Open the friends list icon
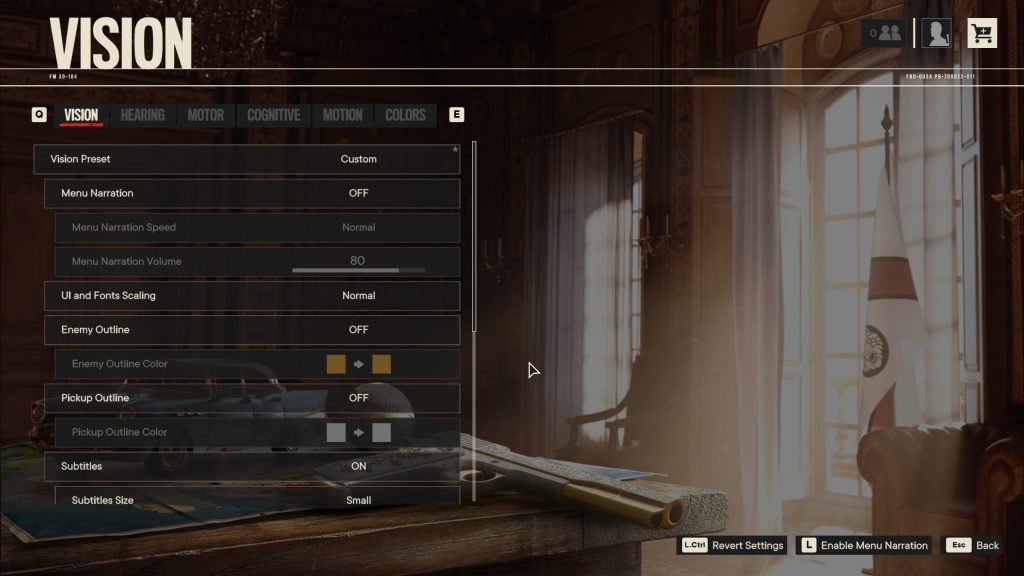1024x576 pixels. click(x=885, y=34)
